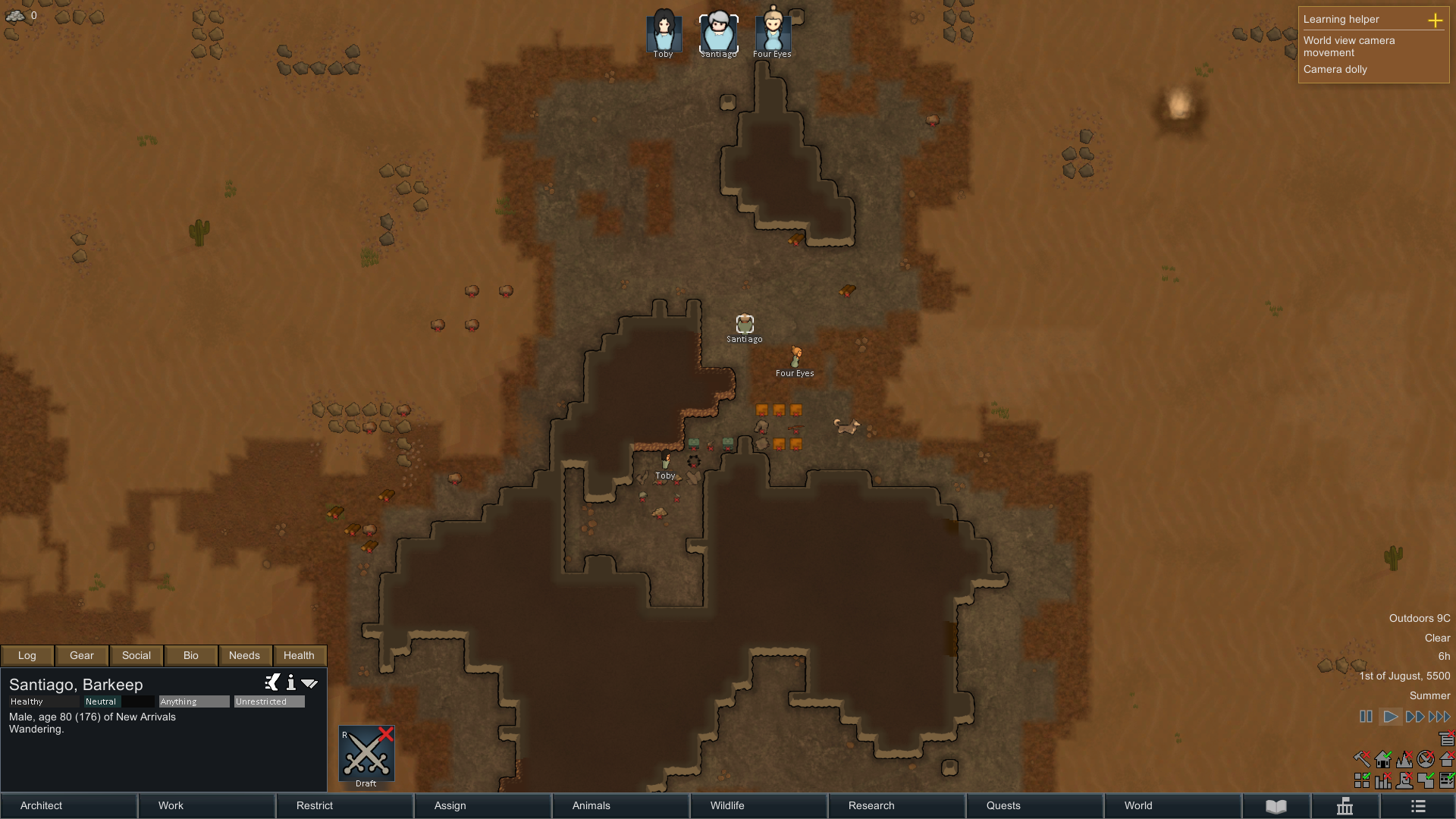Toggle zone visibility with the grid squares icon
Viewport: 1456px width, 819px height.
[1361, 780]
